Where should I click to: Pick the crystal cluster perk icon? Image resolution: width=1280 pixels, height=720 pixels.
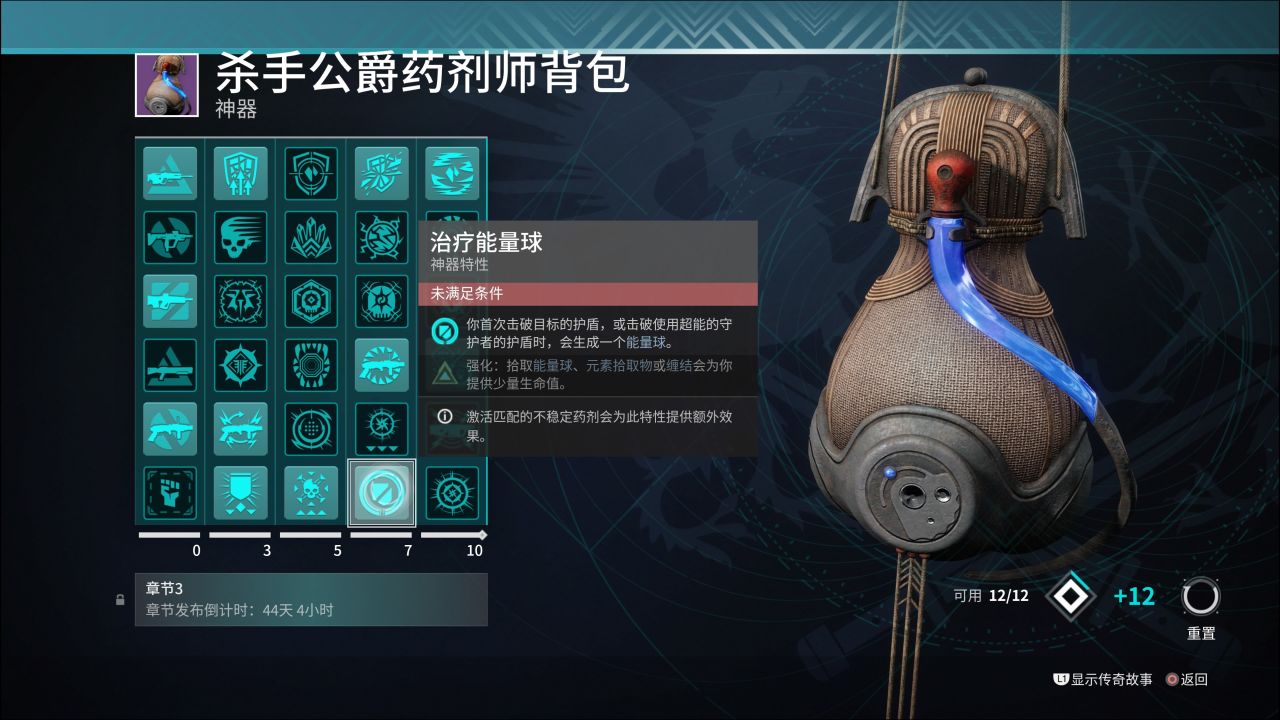(x=311, y=237)
